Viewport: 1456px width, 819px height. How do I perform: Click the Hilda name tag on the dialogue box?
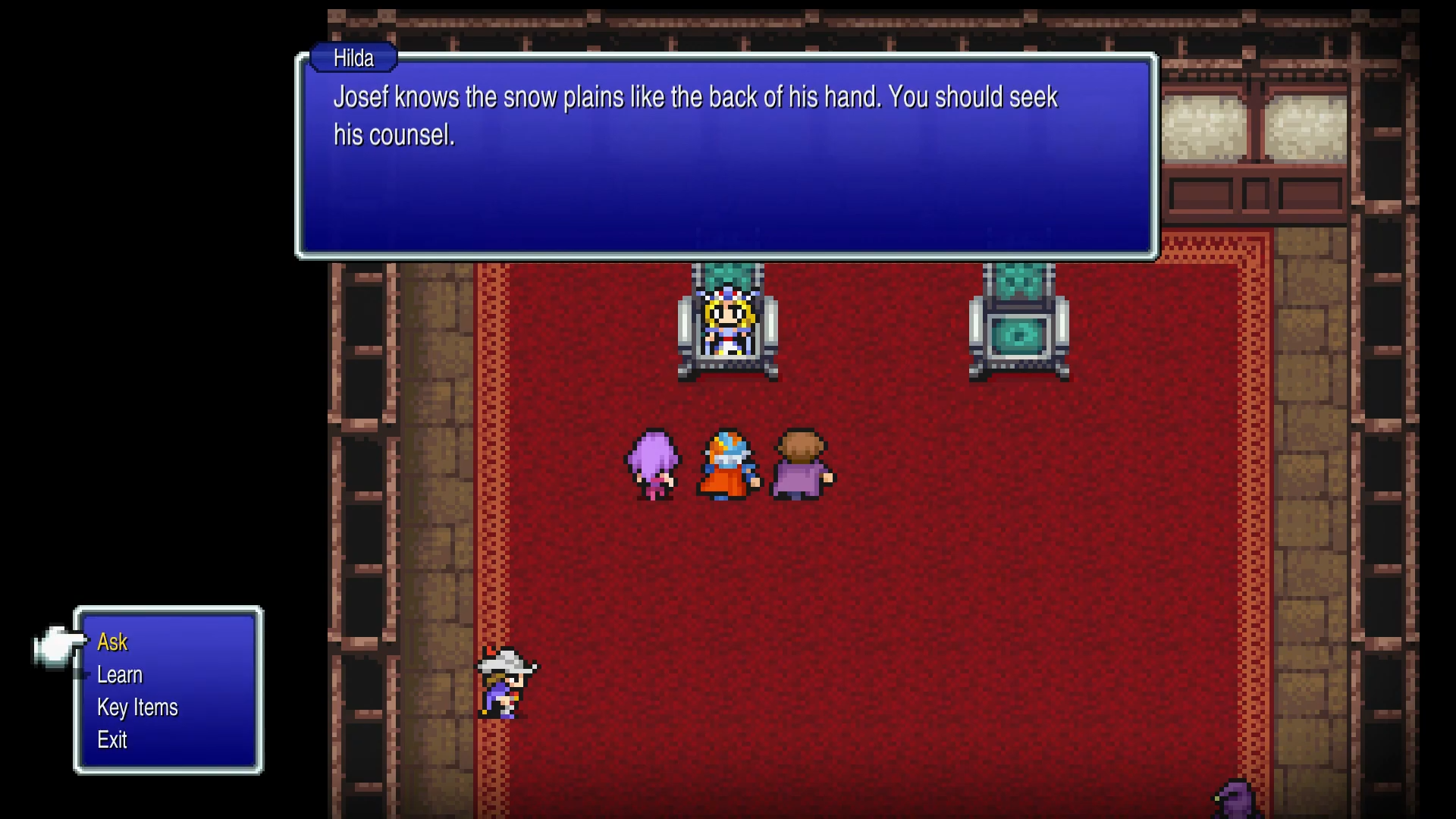[352, 58]
